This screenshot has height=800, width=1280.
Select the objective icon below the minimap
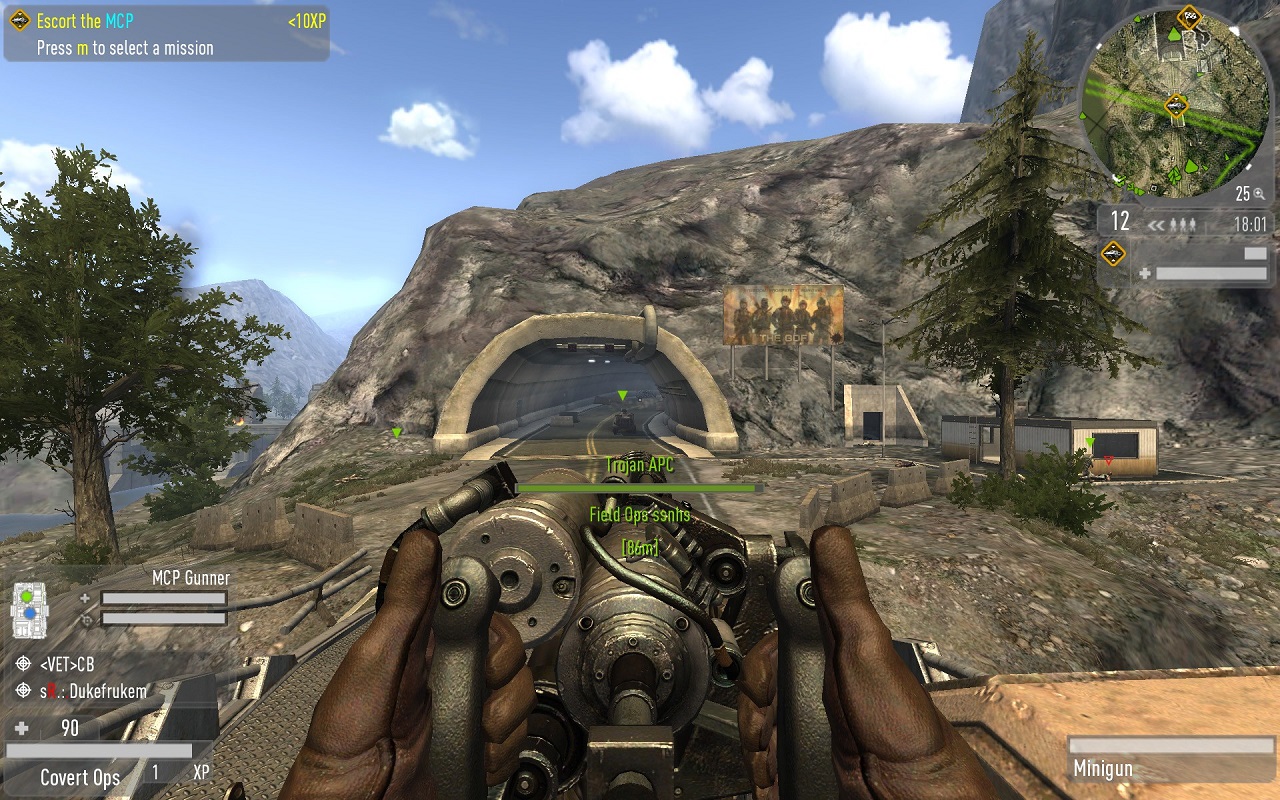[x=1113, y=254]
